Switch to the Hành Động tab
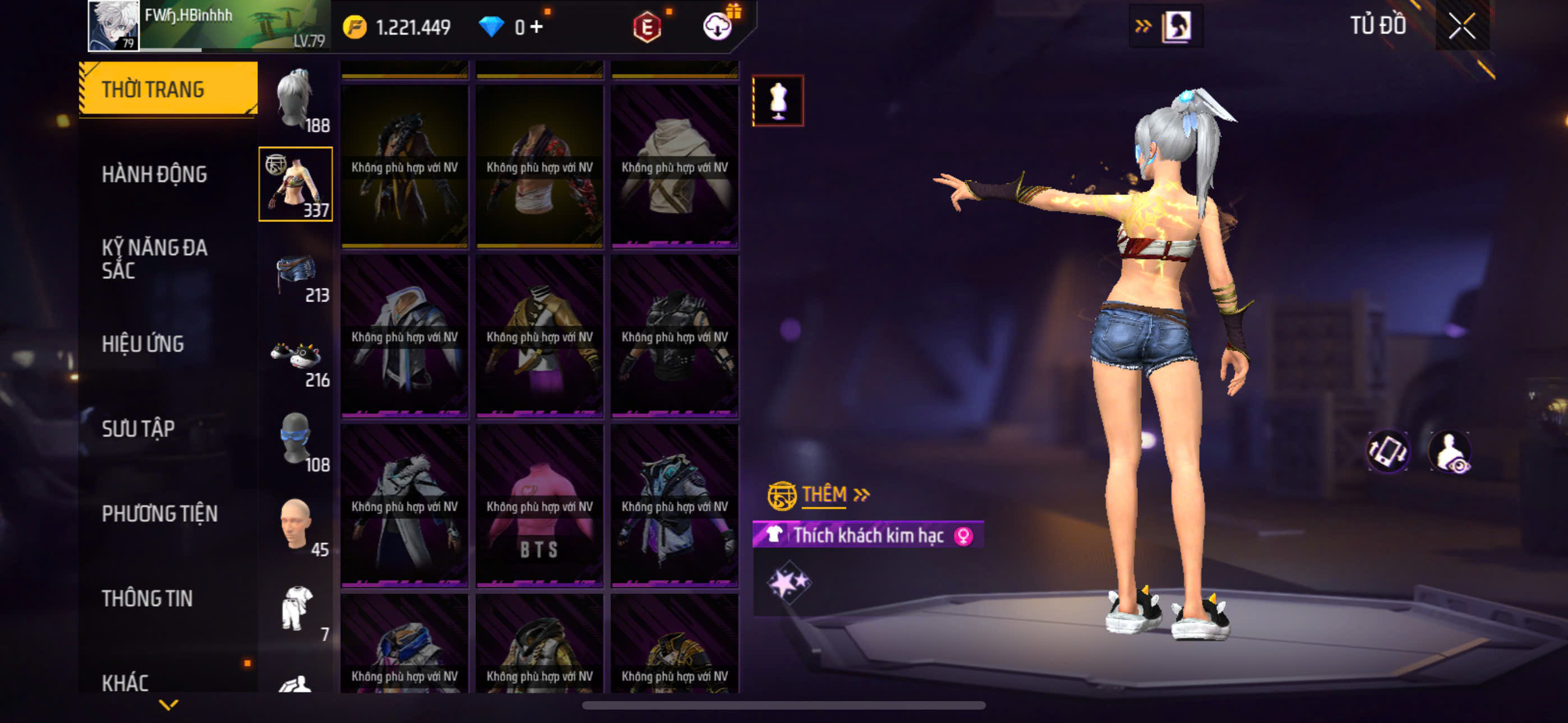Screen dimensions: 1568x723 (154, 175)
